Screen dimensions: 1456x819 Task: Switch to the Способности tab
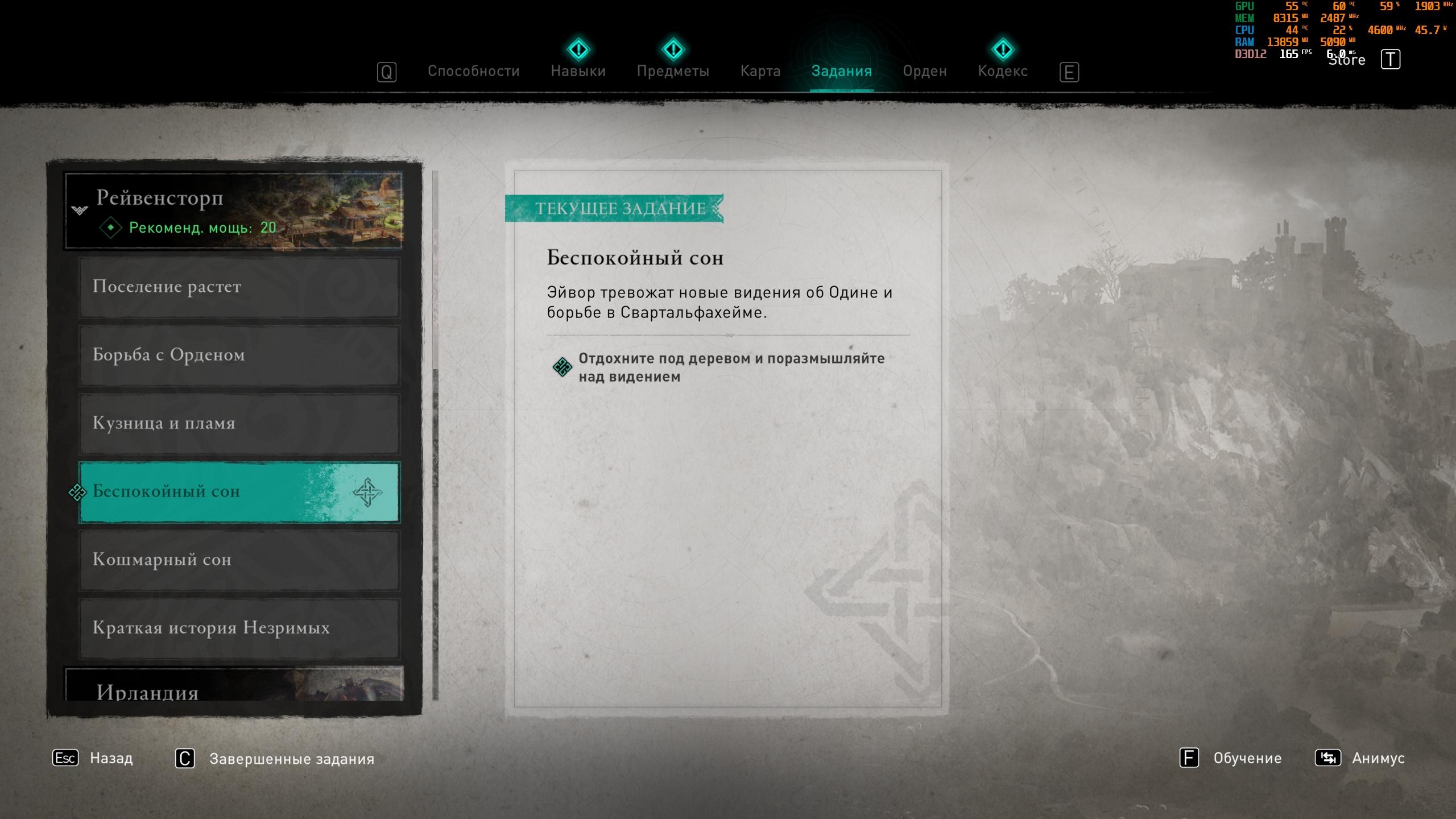click(473, 71)
